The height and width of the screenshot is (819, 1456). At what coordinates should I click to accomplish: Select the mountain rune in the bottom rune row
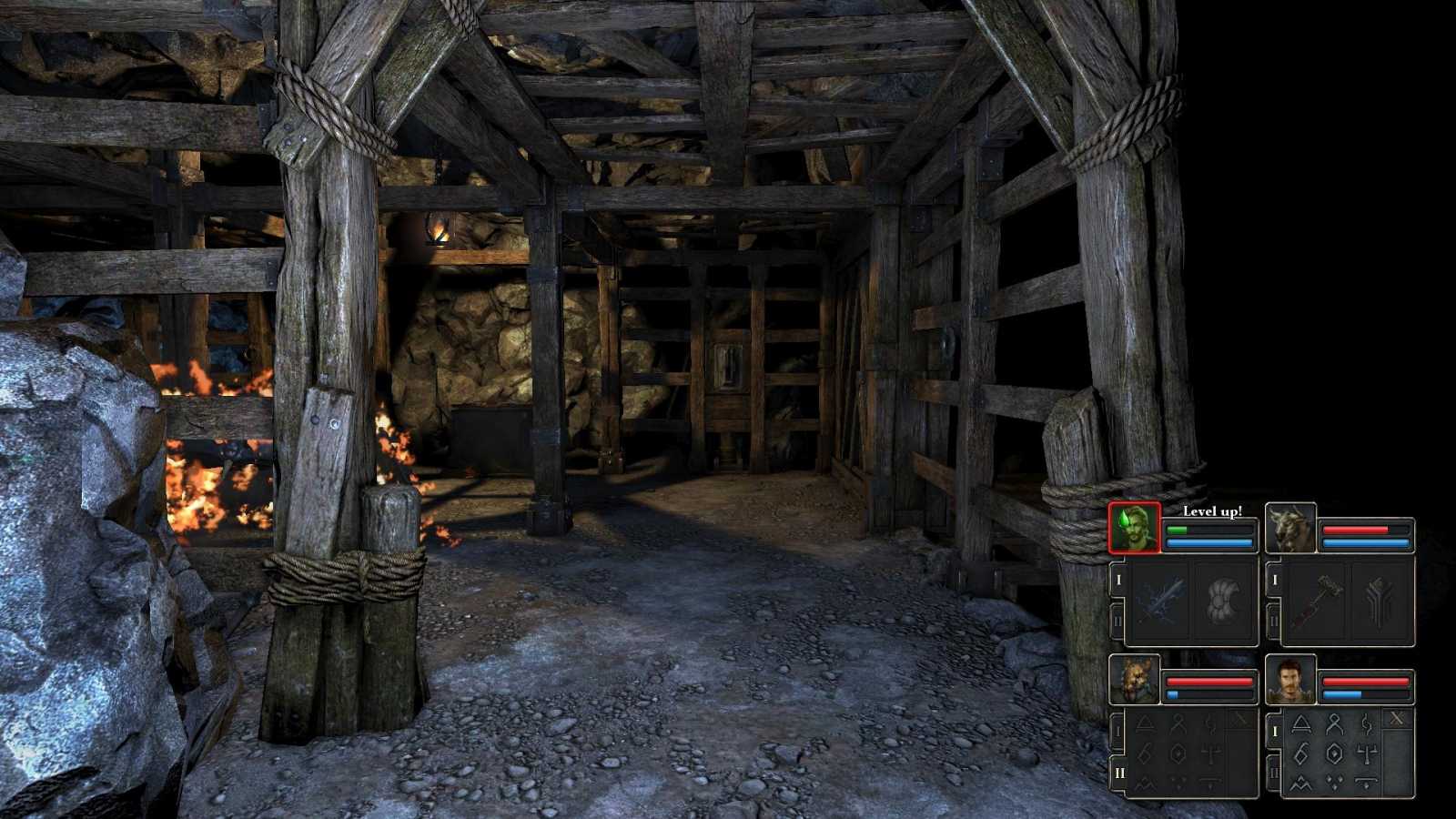[1301, 784]
